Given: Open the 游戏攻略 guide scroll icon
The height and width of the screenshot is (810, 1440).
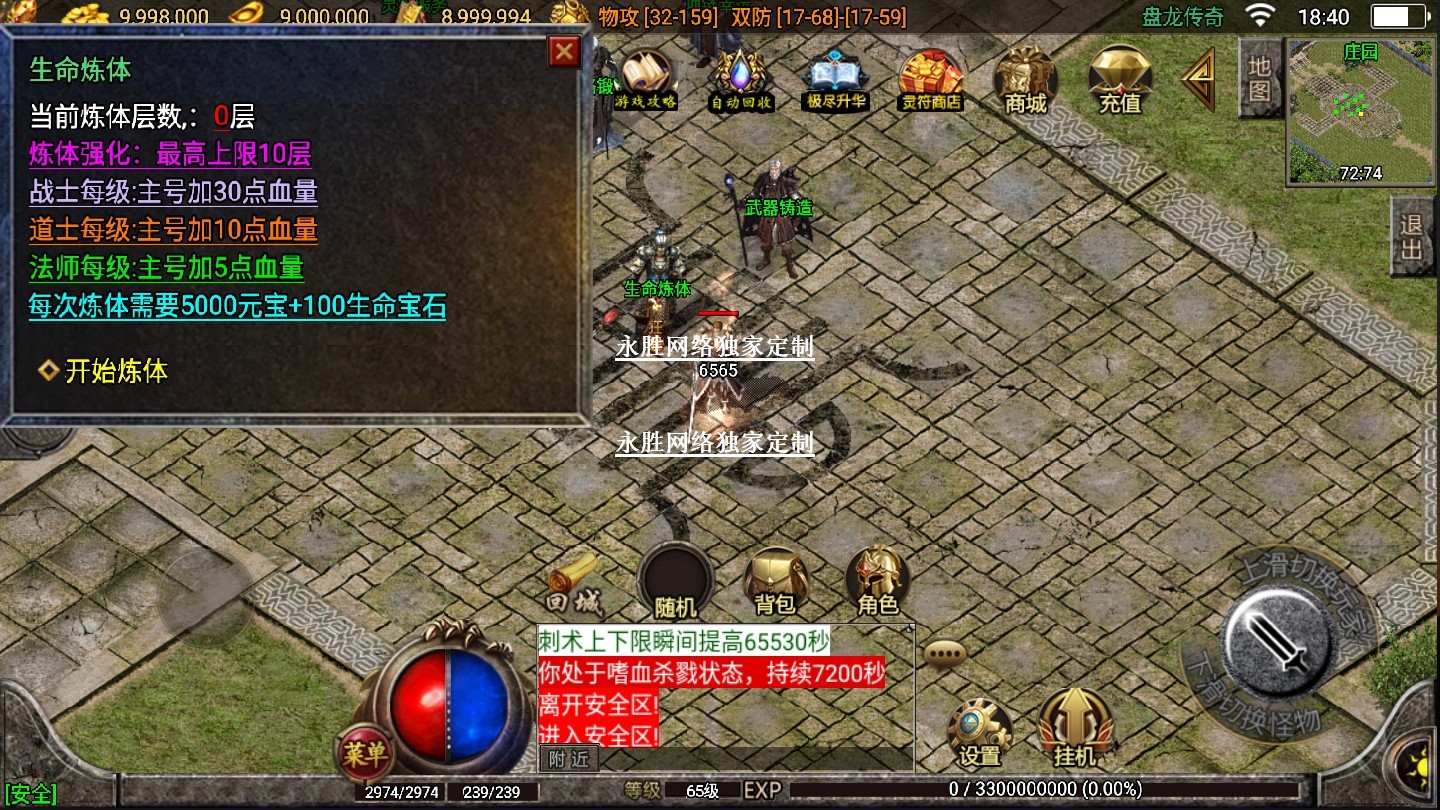Looking at the screenshot, I should click(646, 78).
